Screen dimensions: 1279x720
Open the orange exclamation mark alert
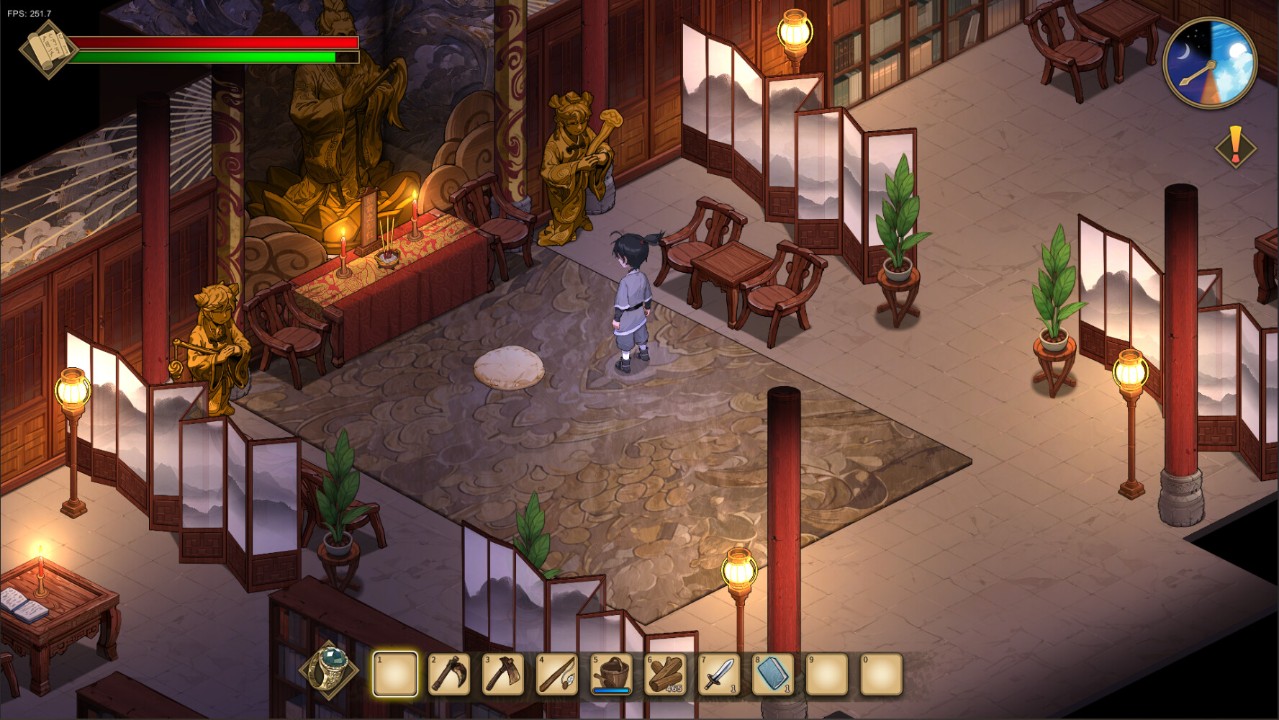coord(1236,146)
